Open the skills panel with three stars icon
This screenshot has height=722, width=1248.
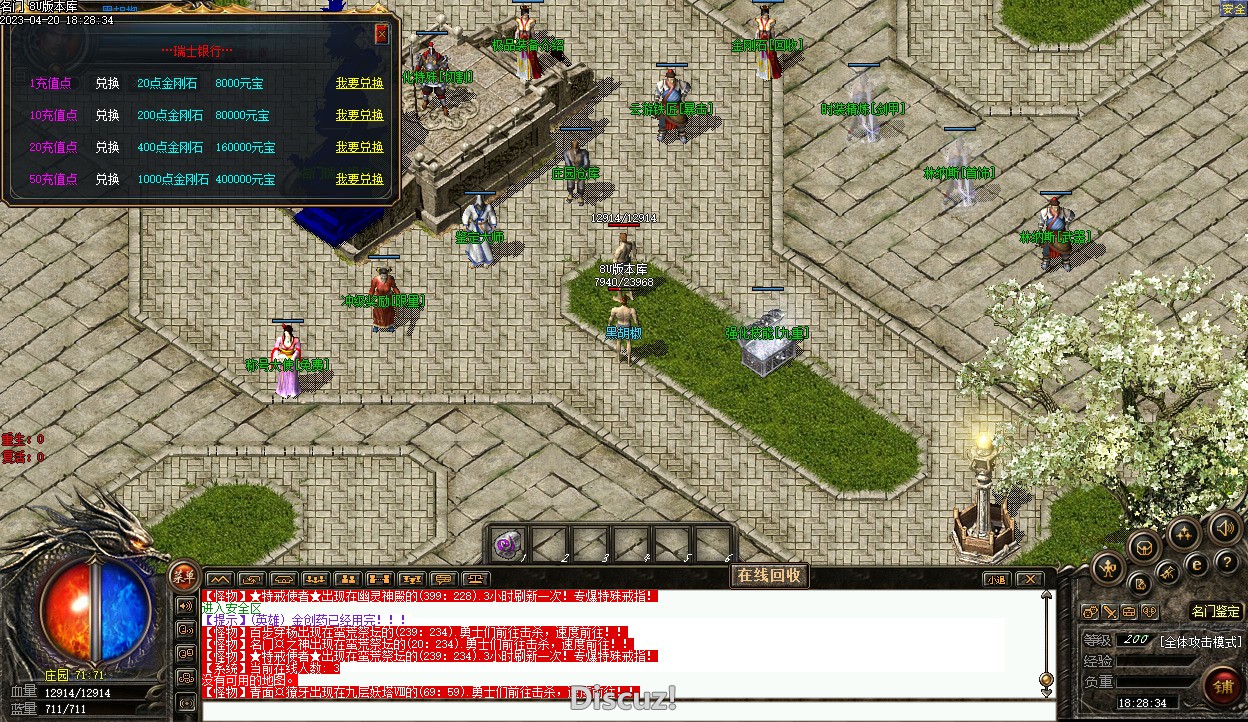click(x=1184, y=533)
